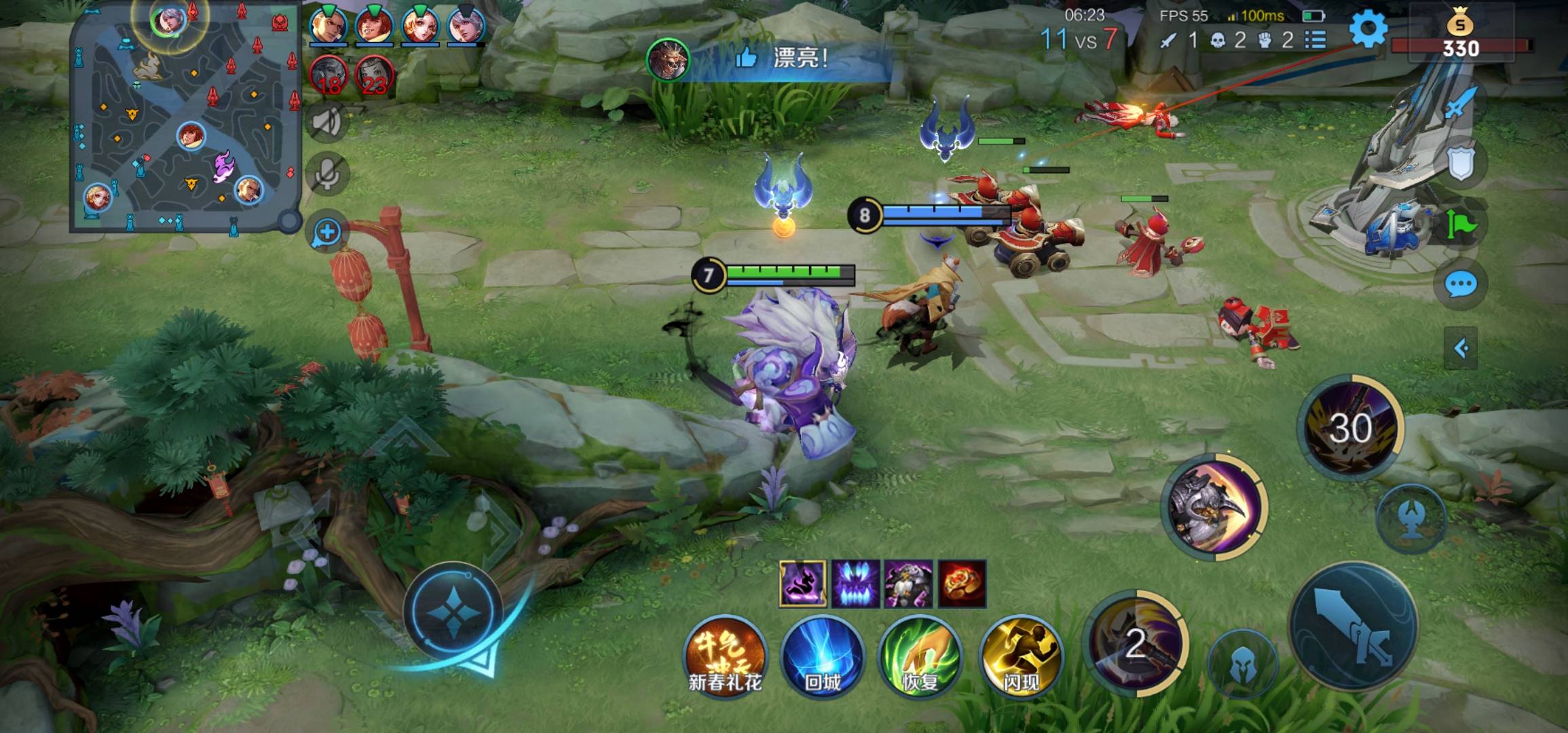This screenshot has width=1568, height=733.
Task: Open the settings gear menu
Action: pyautogui.click(x=1367, y=29)
